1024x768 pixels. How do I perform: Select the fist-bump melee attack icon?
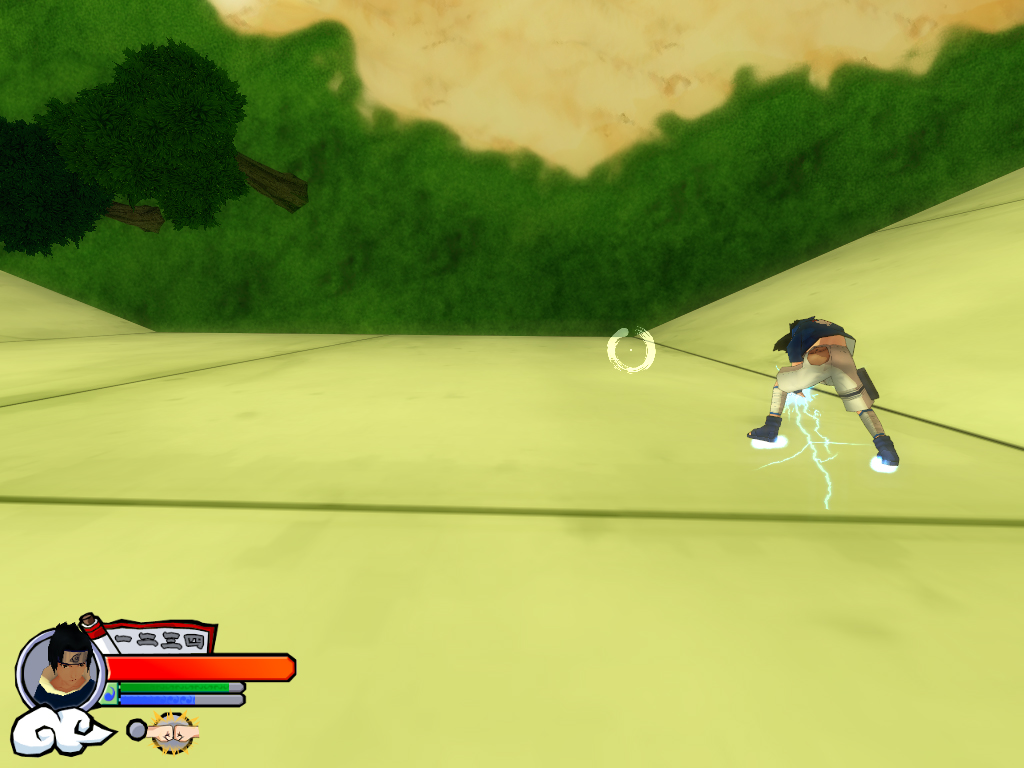174,732
